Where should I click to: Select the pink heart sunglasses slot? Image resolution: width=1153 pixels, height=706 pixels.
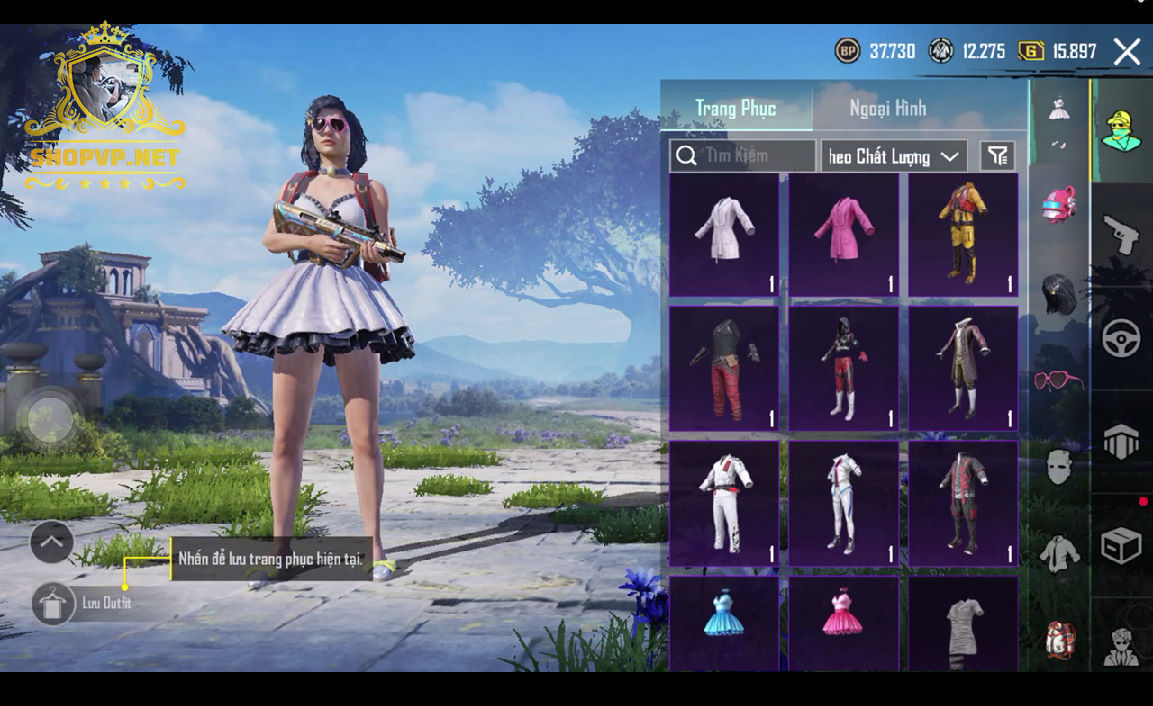coord(1059,381)
